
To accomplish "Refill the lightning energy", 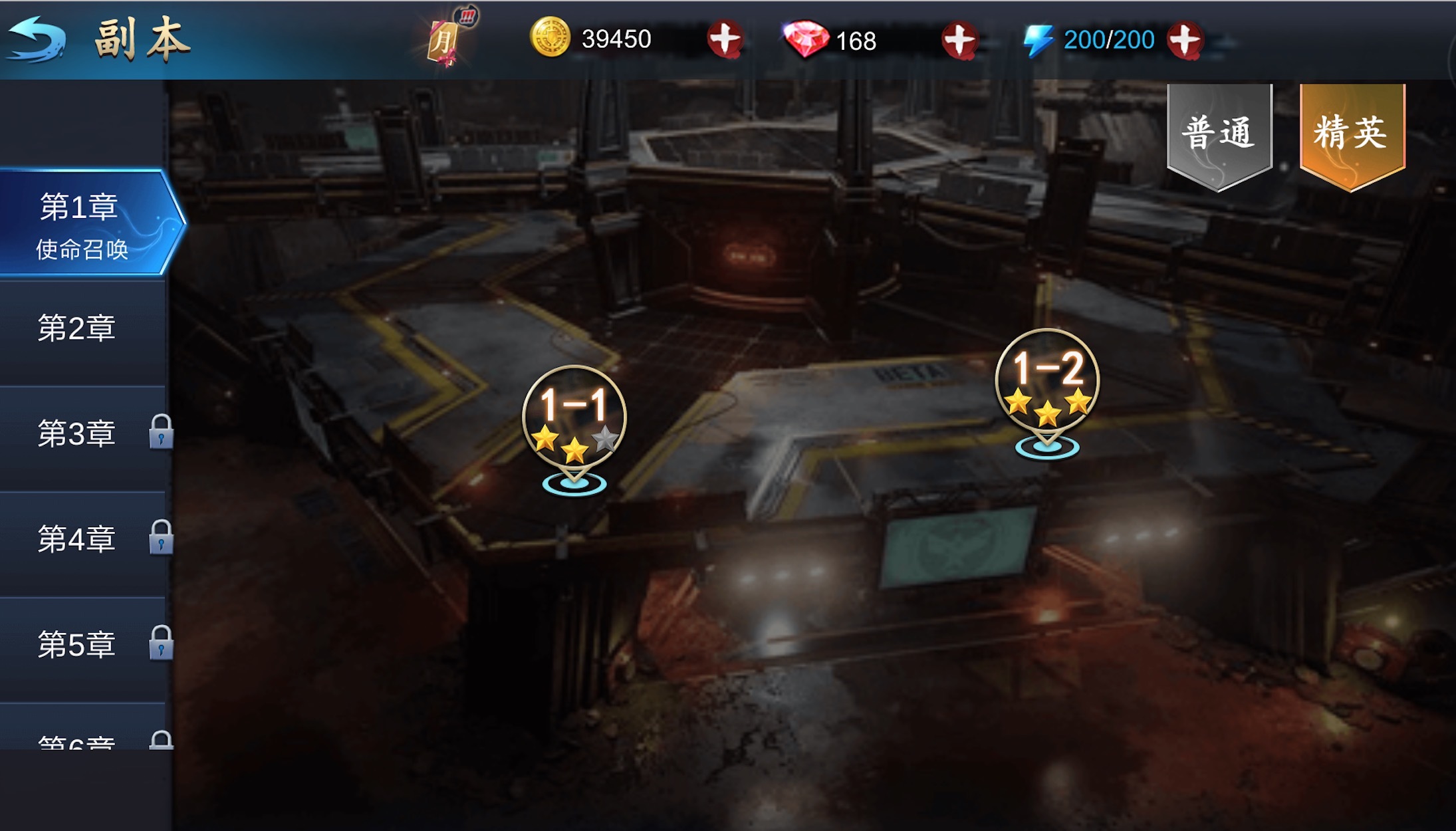I will tap(1185, 40).
